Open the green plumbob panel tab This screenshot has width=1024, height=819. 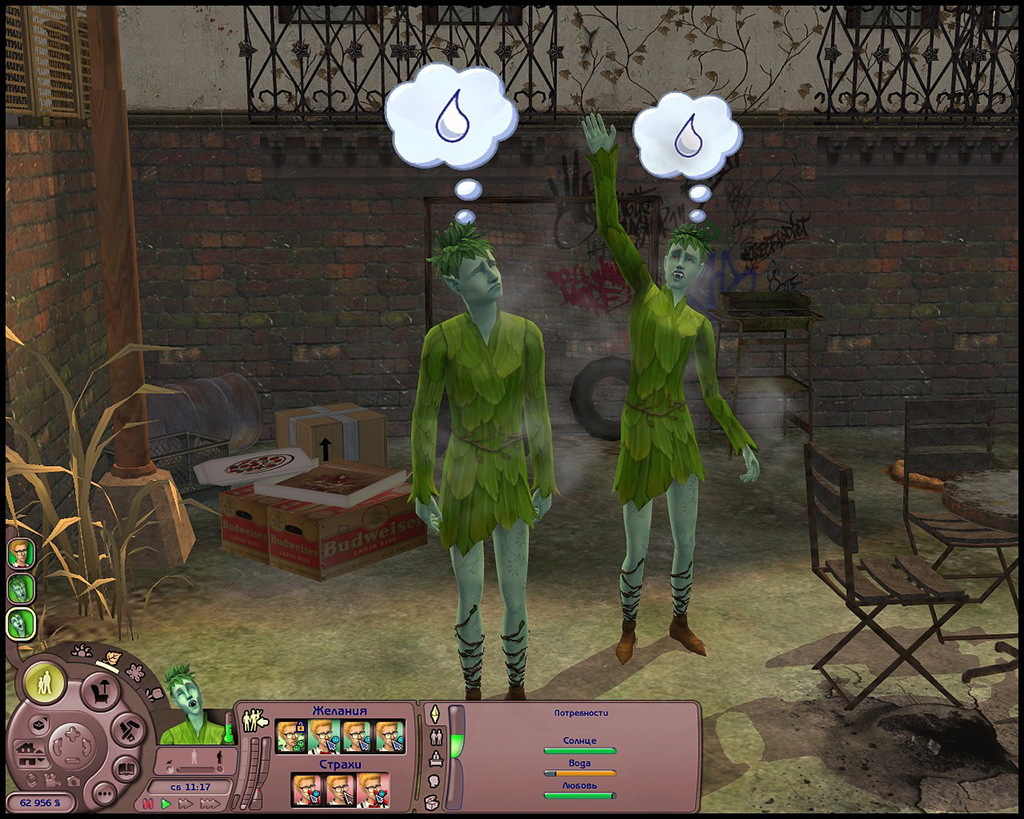(x=434, y=715)
